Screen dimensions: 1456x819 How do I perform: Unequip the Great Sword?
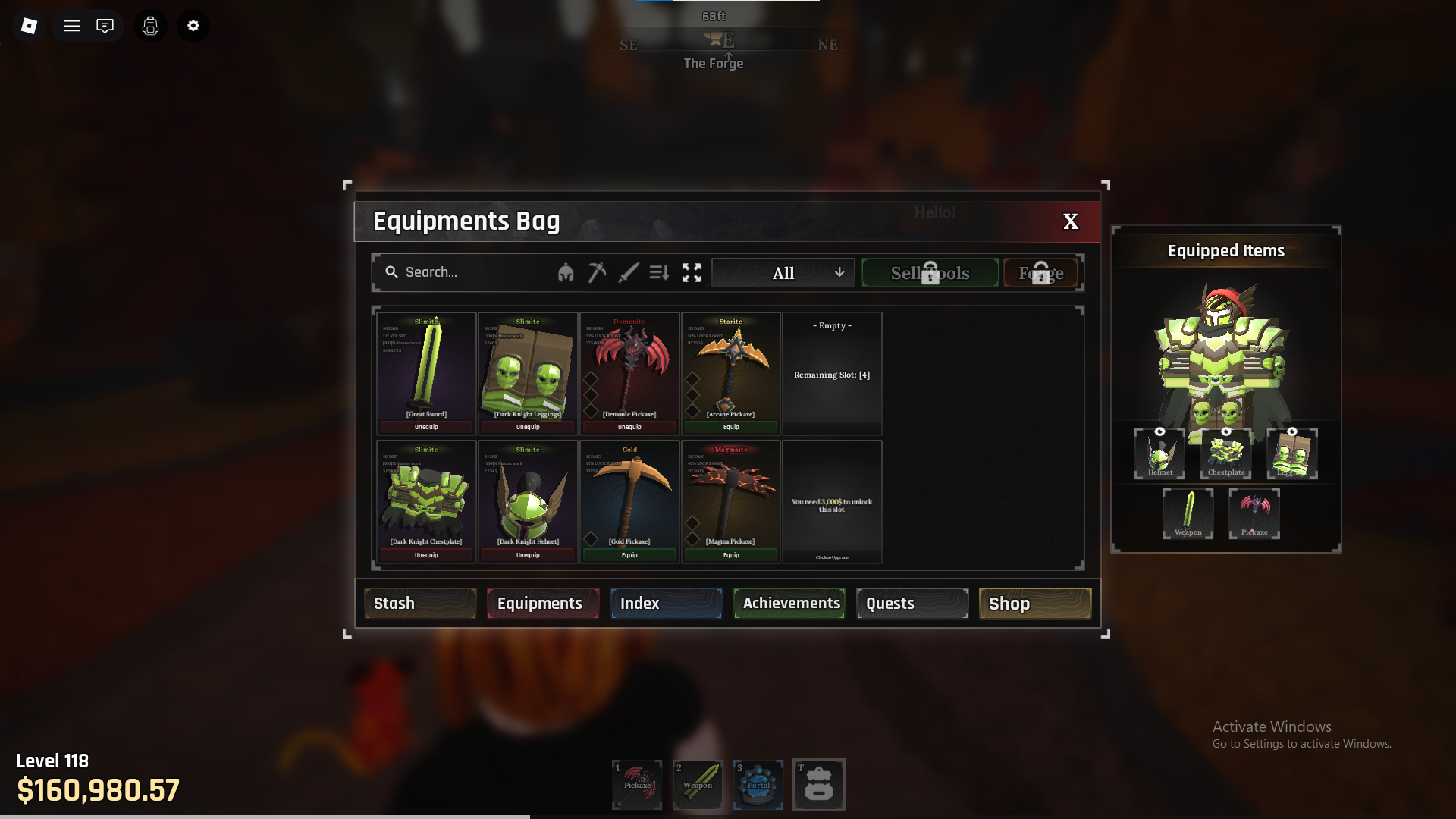point(426,427)
